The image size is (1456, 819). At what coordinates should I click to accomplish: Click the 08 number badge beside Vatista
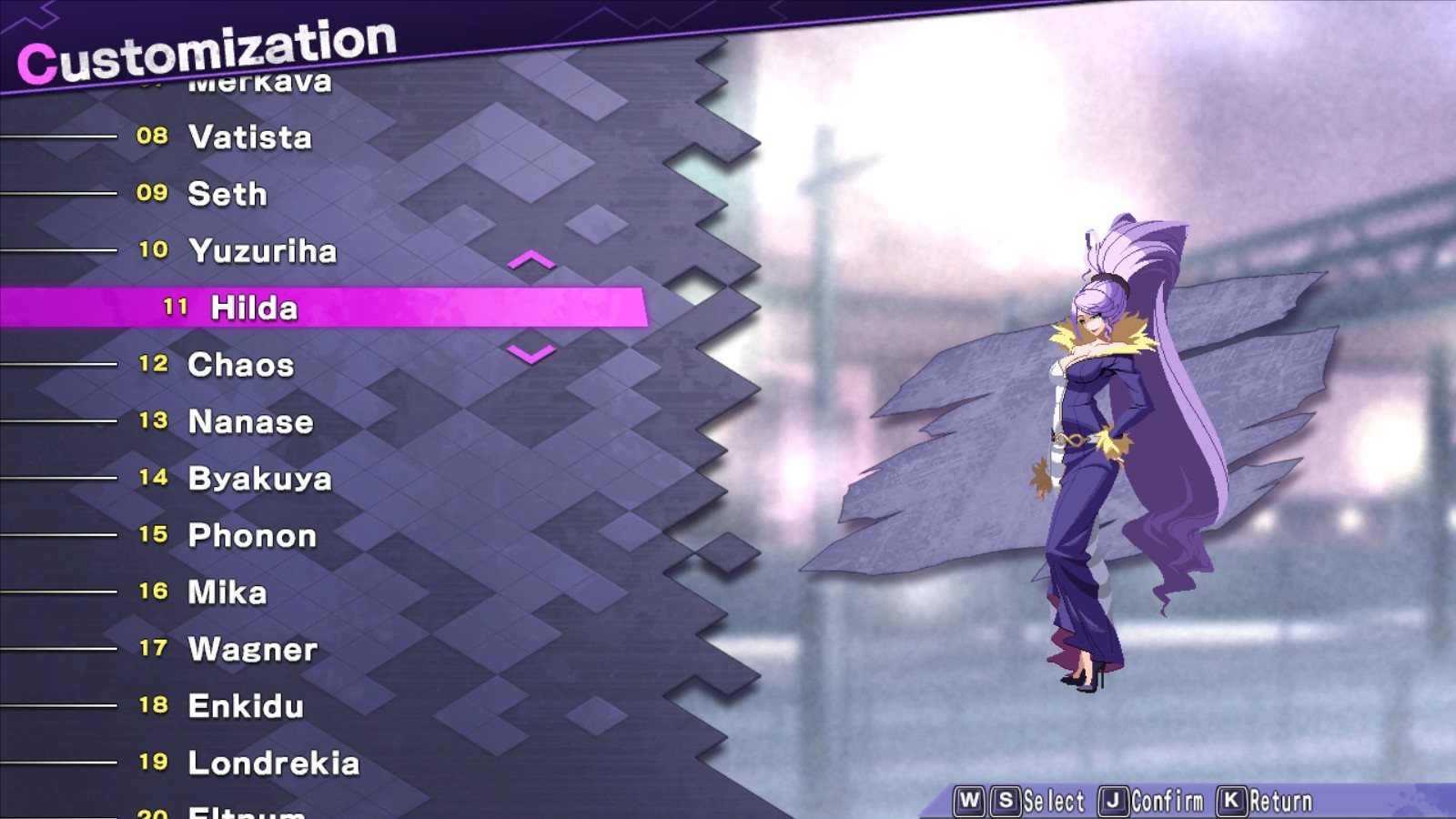(x=153, y=136)
